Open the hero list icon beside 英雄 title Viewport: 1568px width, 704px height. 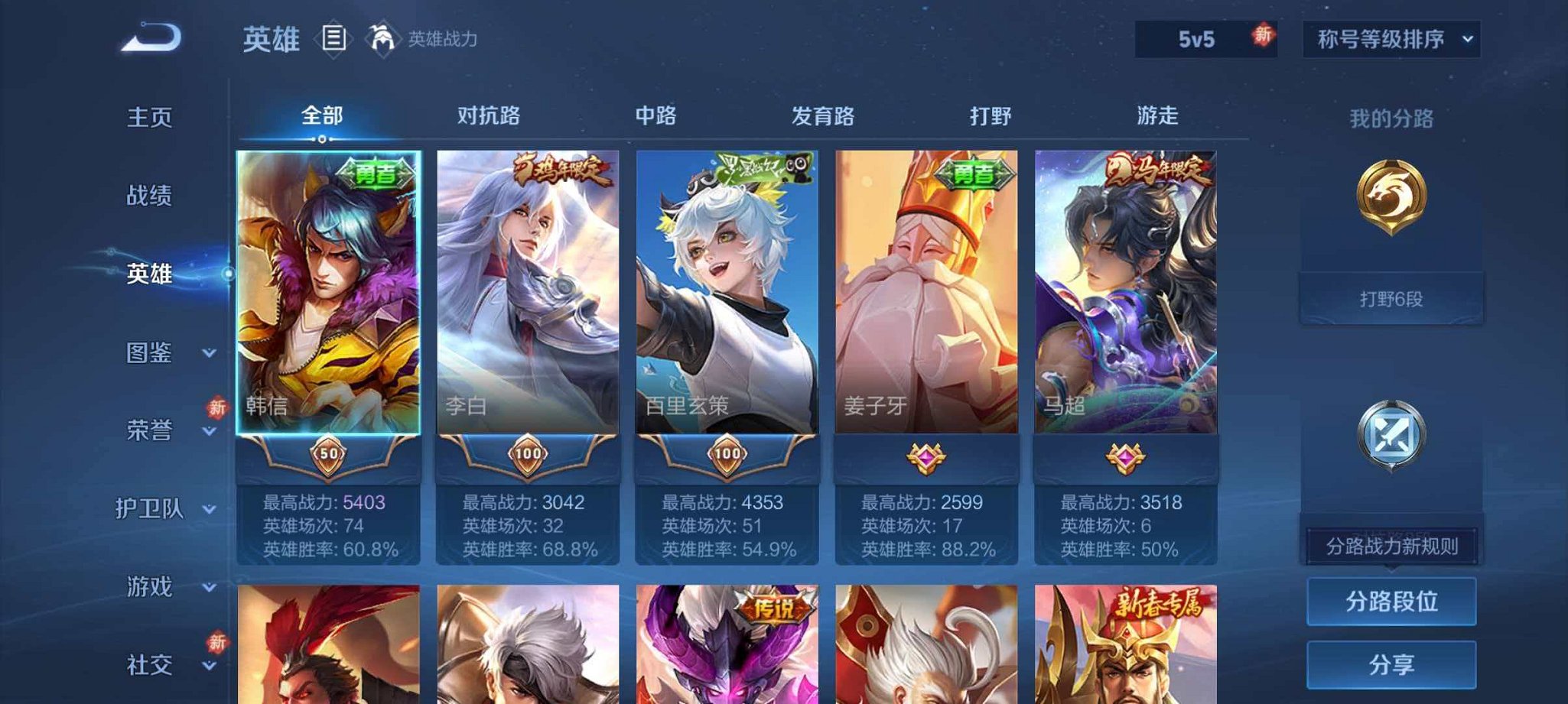pyautogui.click(x=334, y=37)
